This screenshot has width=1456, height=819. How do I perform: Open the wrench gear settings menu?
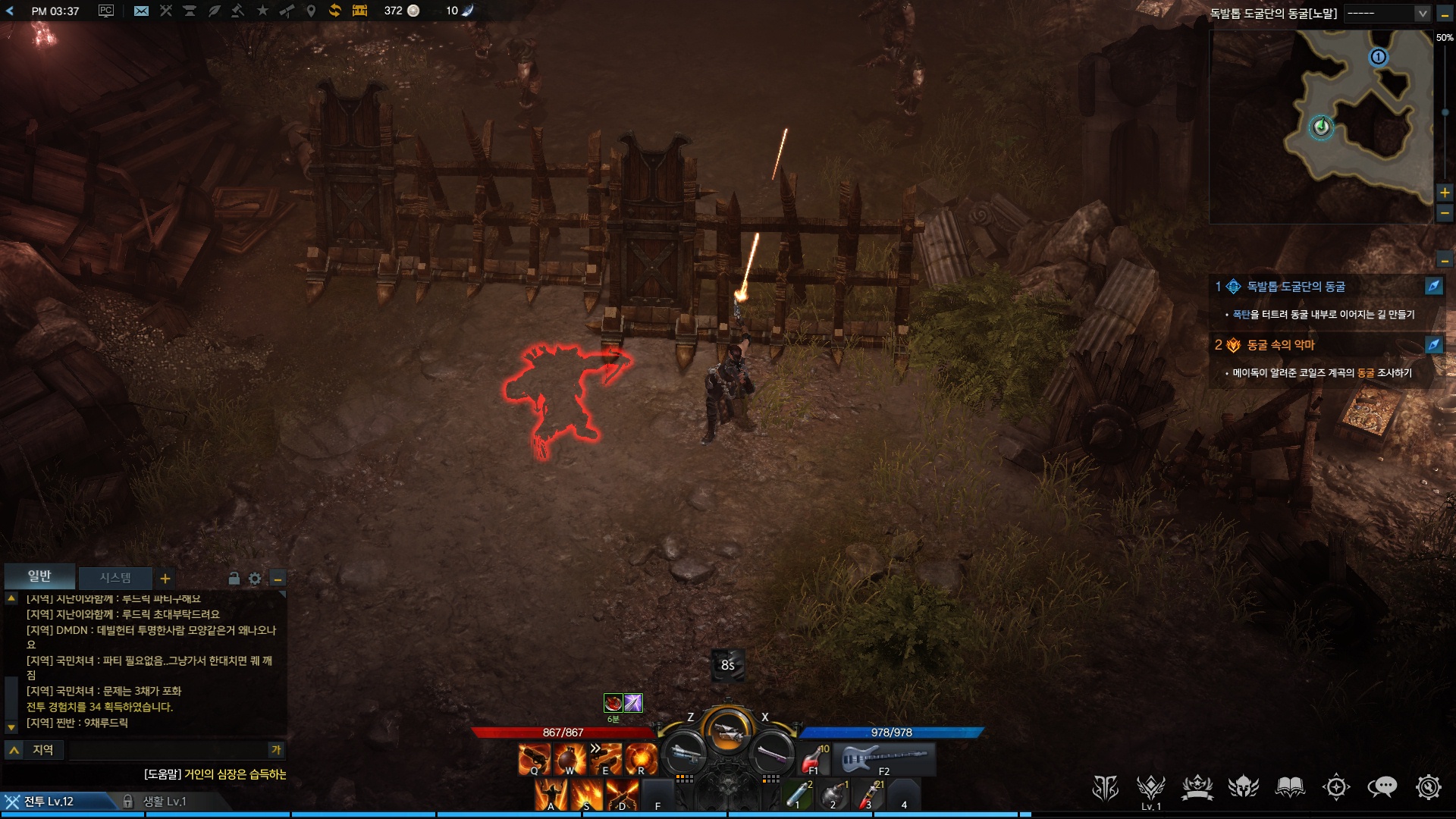pyautogui.click(x=1428, y=788)
